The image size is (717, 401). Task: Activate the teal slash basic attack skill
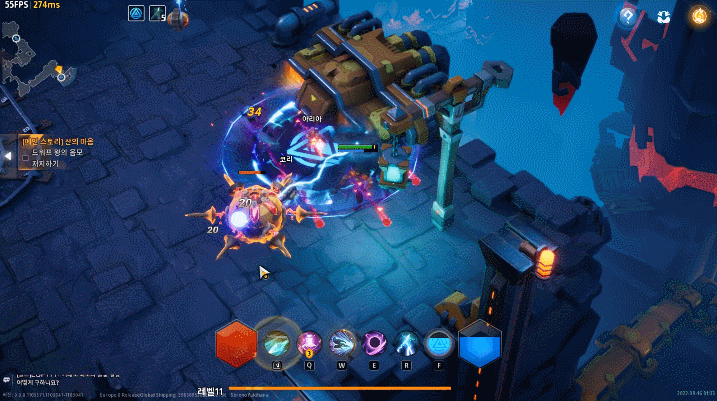pos(277,342)
